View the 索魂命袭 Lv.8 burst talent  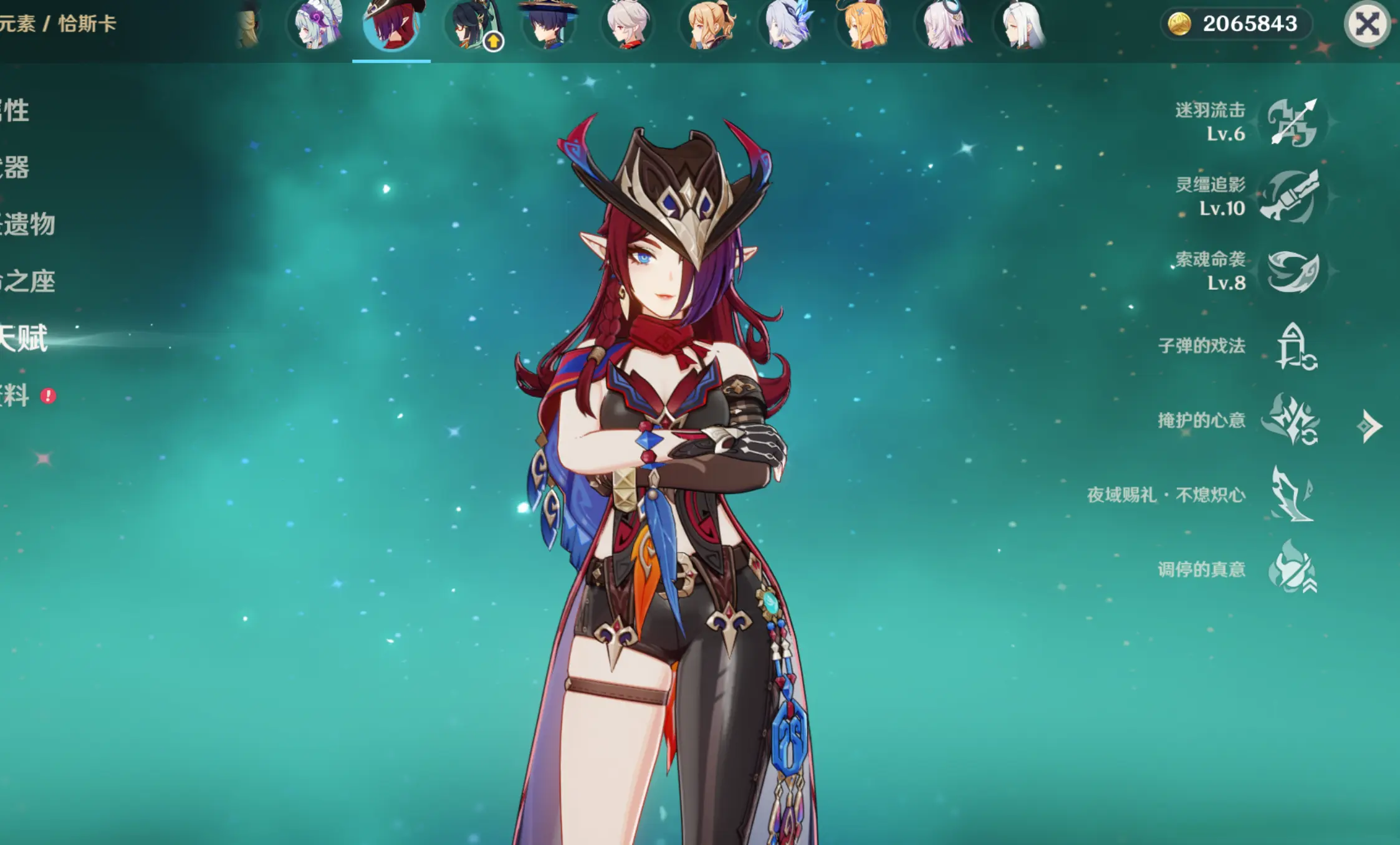[x=1292, y=271]
